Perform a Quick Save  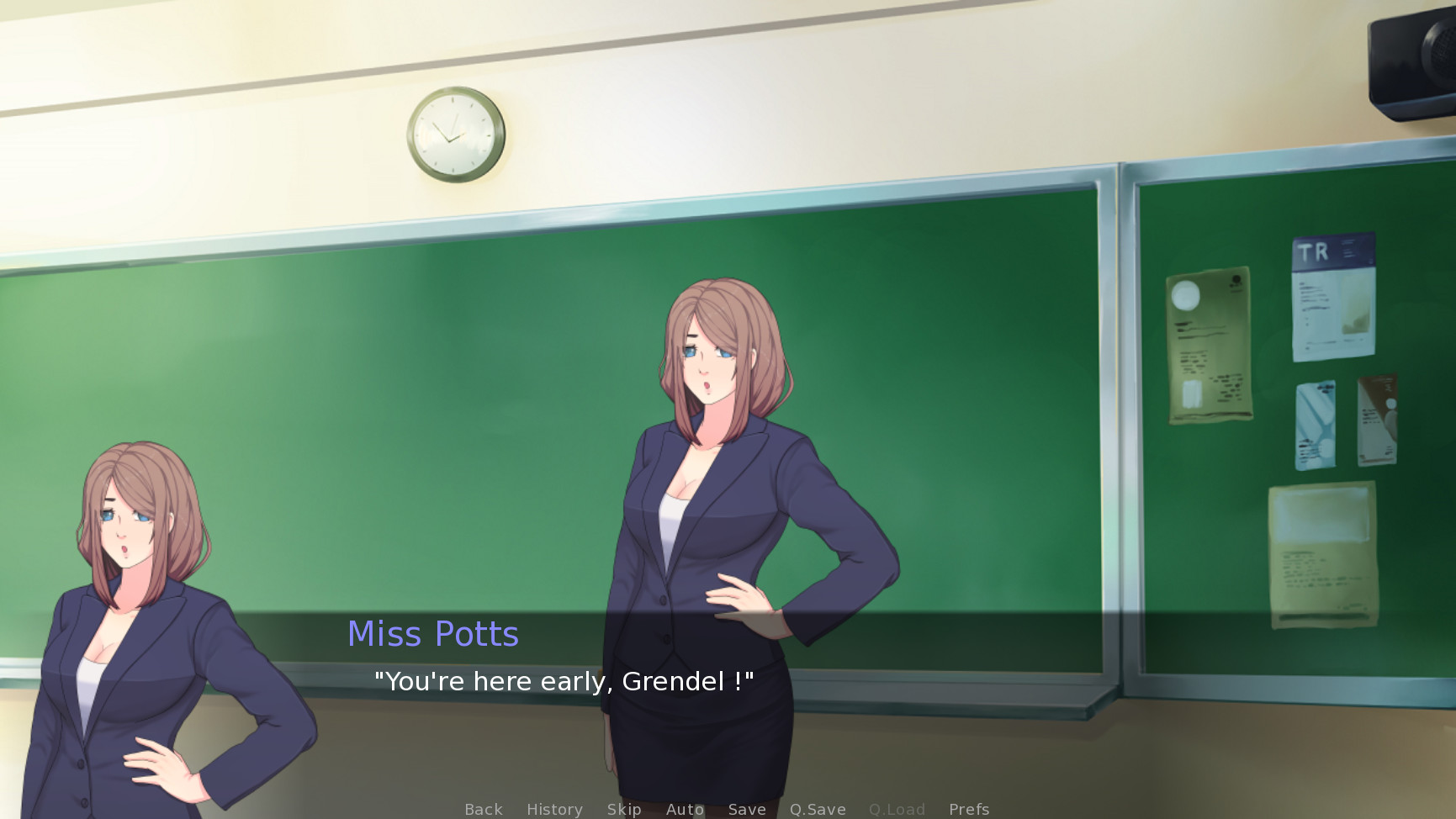[818, 809]
